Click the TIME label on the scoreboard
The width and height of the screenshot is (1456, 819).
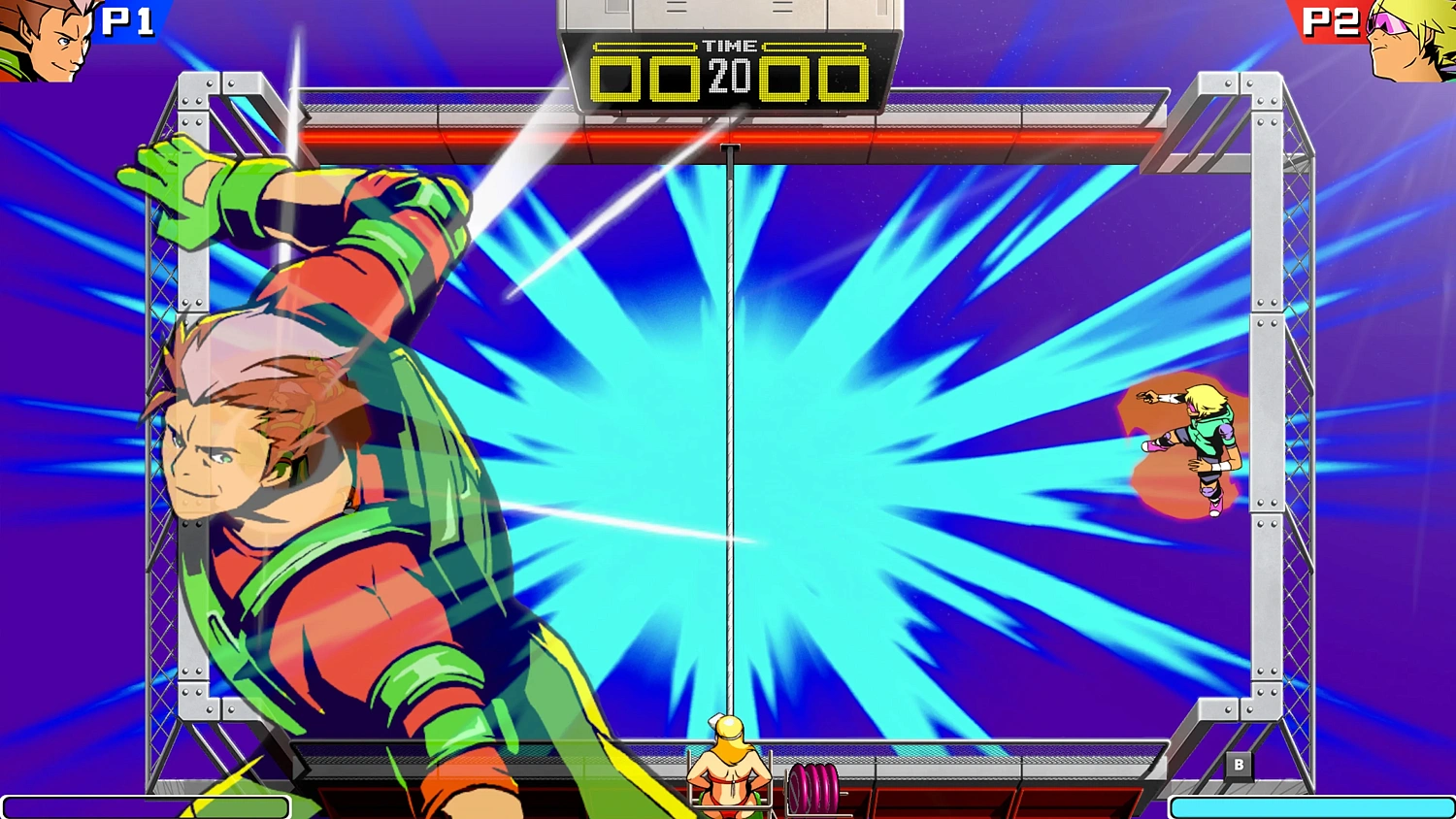pyautogui.click(x=733, y=46)
